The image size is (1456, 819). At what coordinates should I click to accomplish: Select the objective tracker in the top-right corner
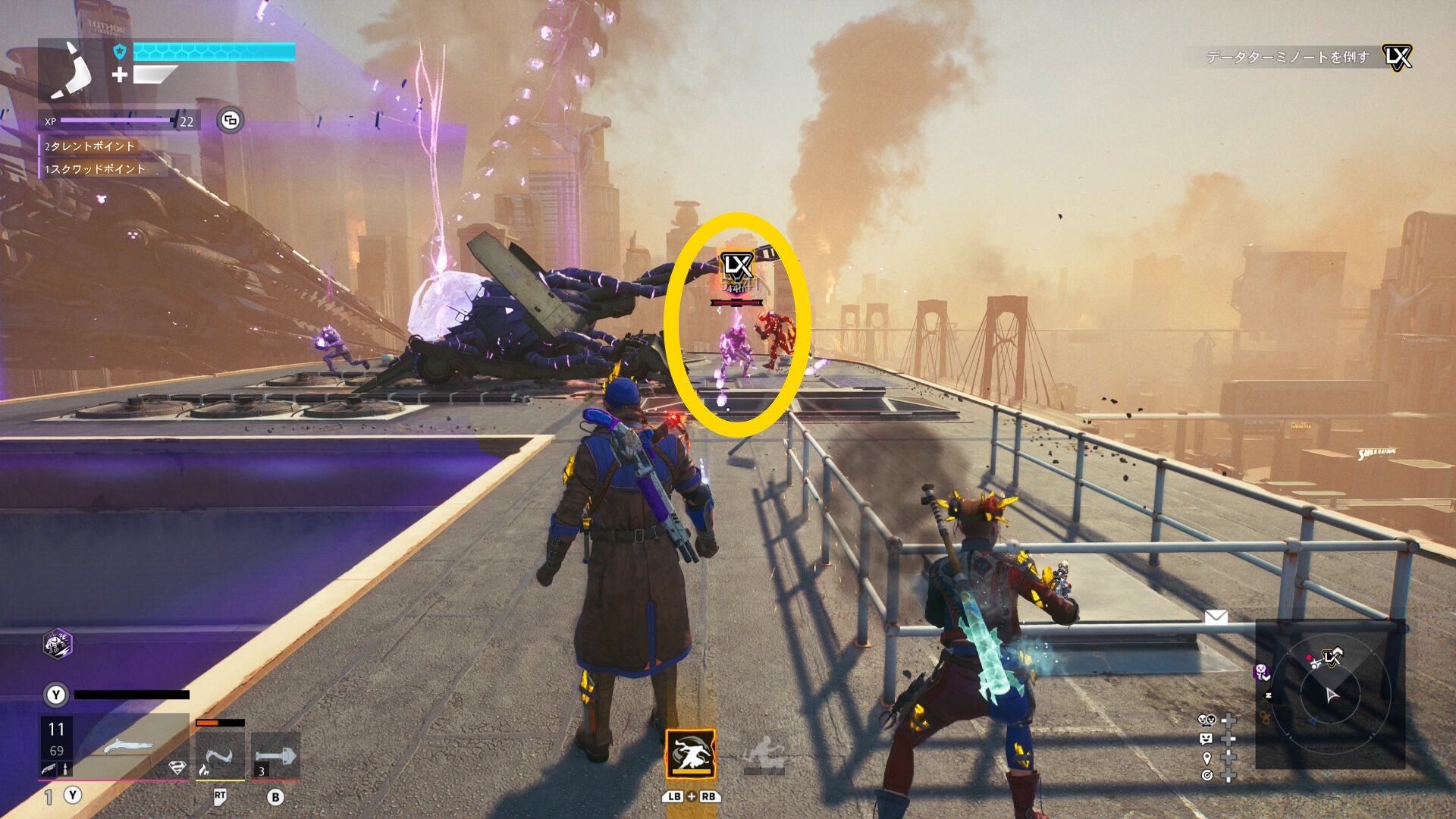(1304, 57)
